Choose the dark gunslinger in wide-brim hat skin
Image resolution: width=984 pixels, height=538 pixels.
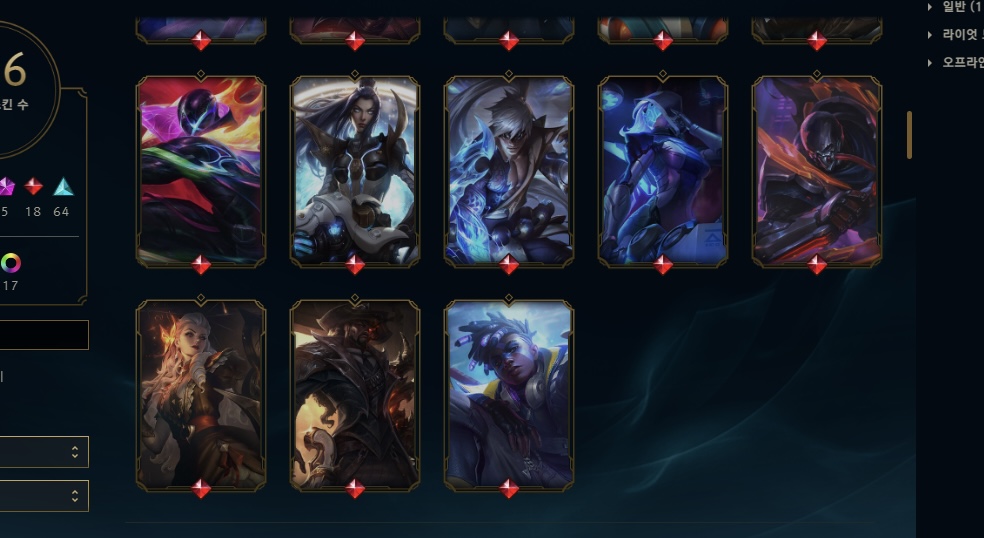(x=355, y=394)
